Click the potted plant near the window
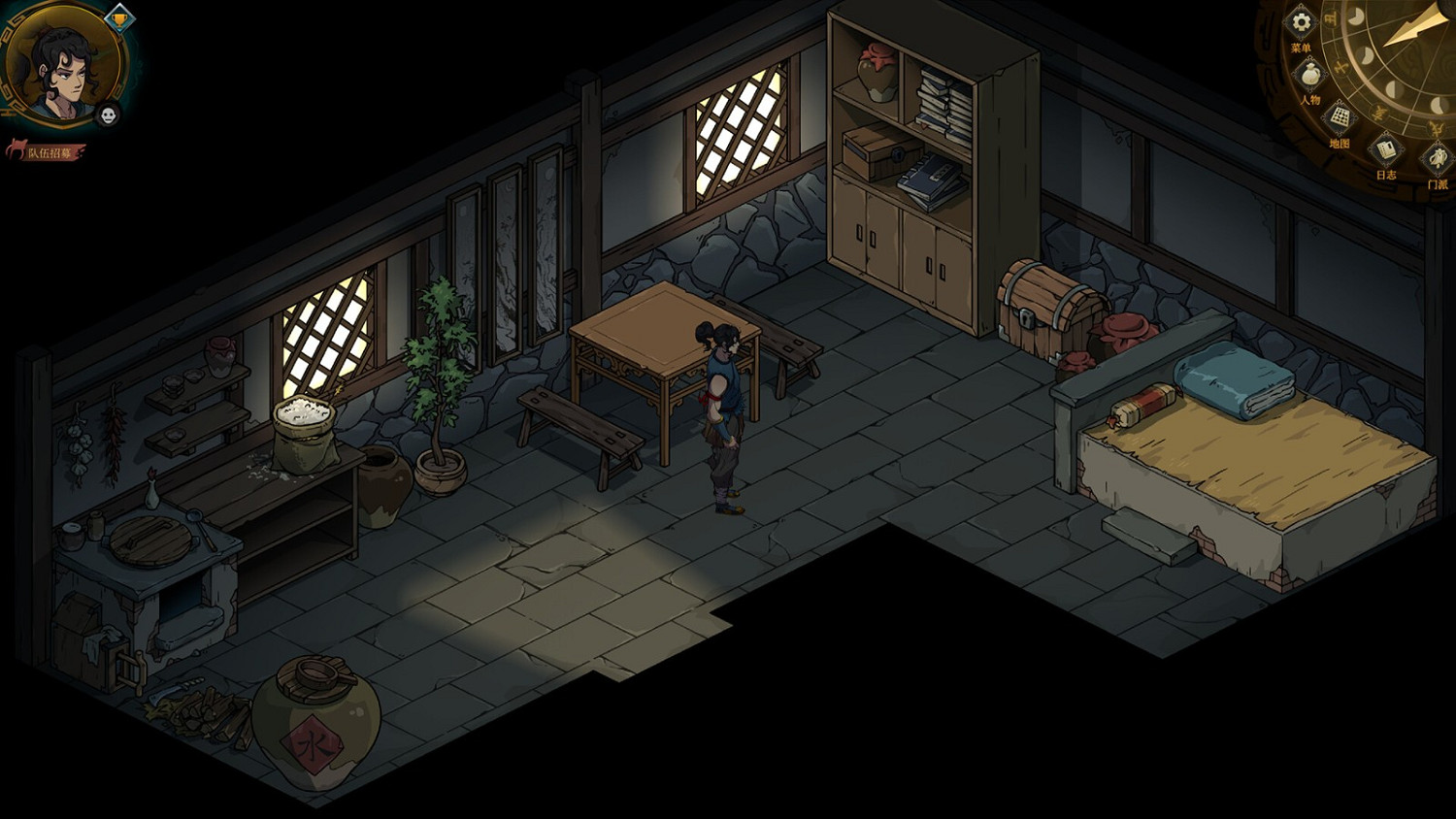Screen dimensions: 1456x819 pos(439,388)
